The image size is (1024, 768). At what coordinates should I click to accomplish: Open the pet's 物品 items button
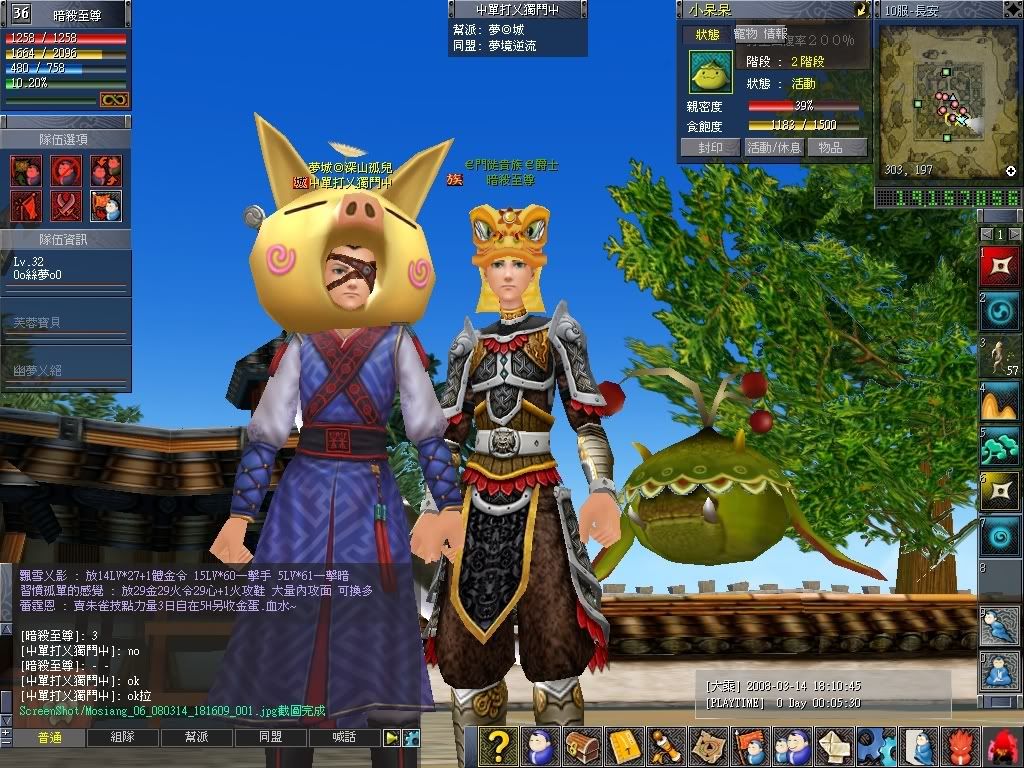[x=830, y=147]
